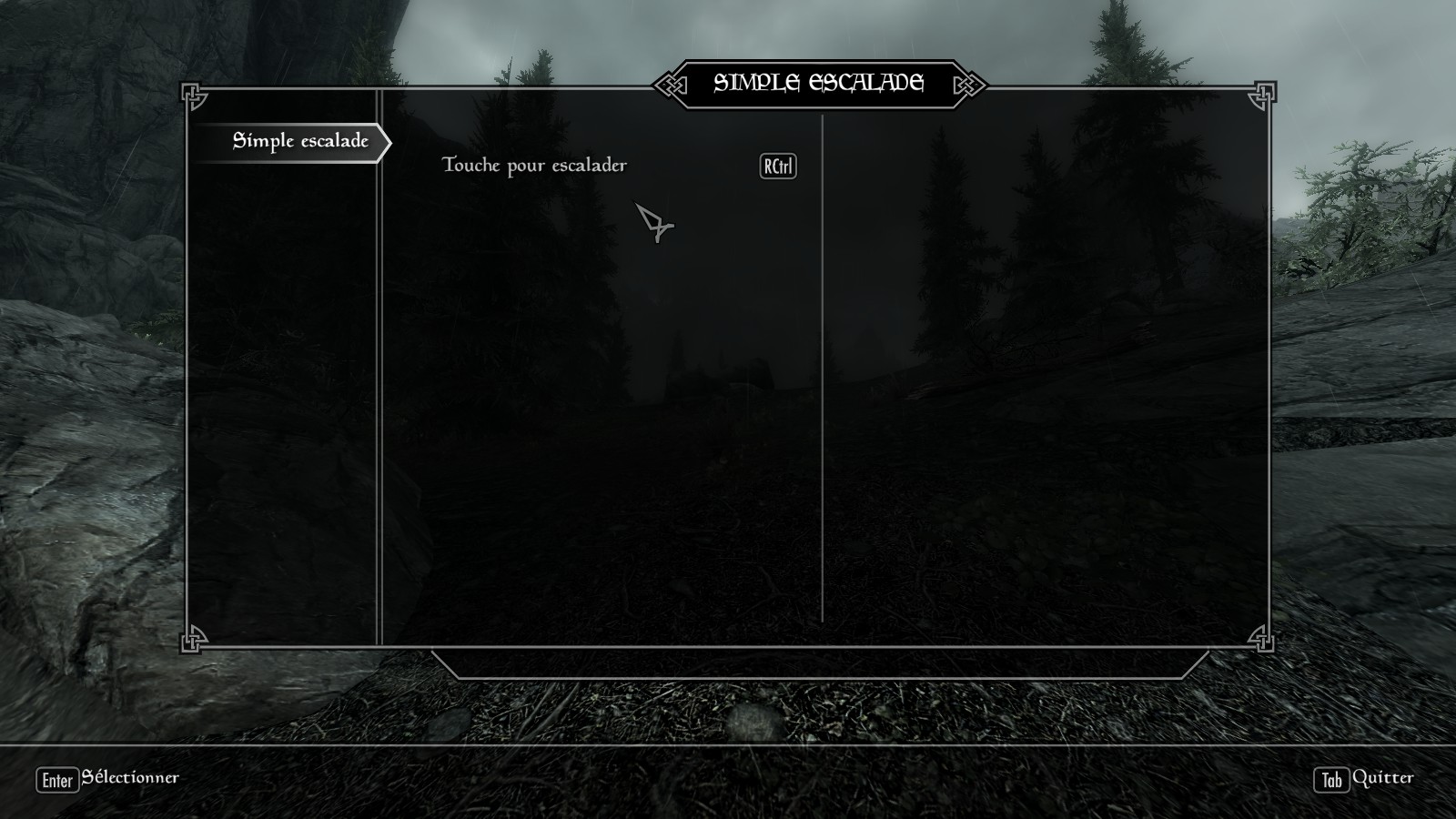Viewport: 1456px width, 819px height.
Task: Click the Quitter label to exit
Action: coord(1382,778)
